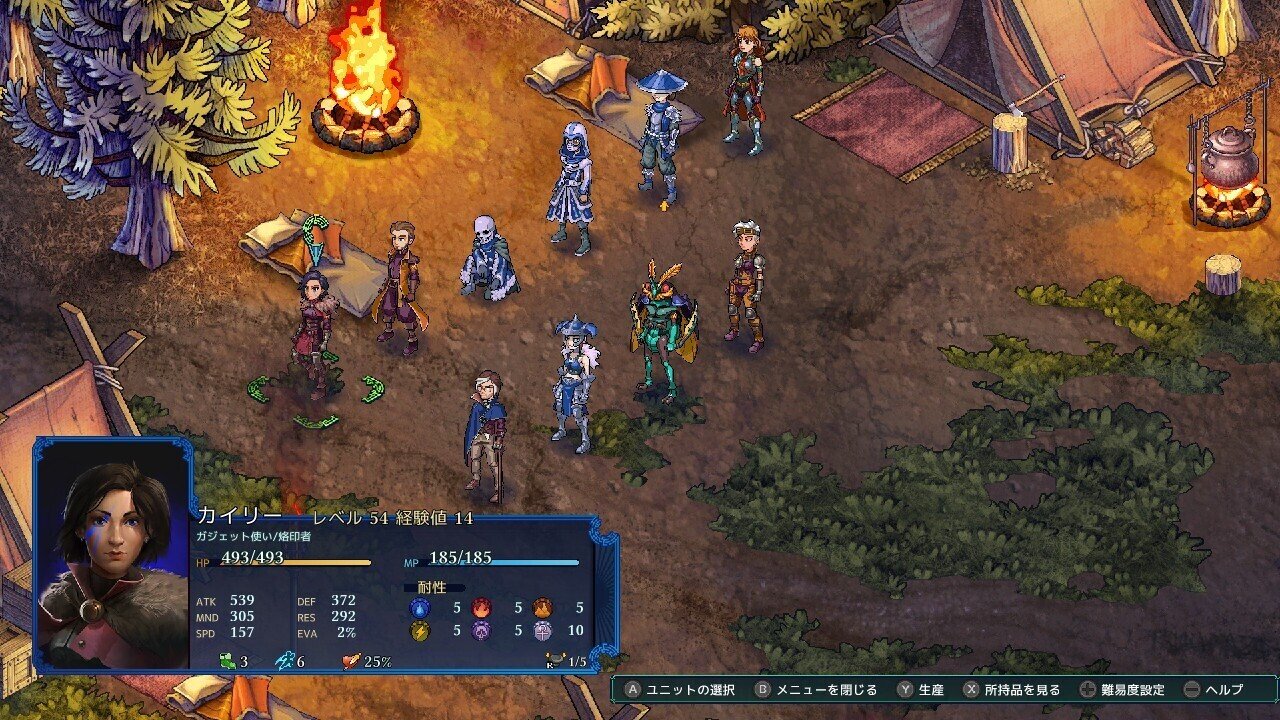Pick the man in the purple coat
The height and width of the screenshot is (720, 1280).
pos(402,286)
